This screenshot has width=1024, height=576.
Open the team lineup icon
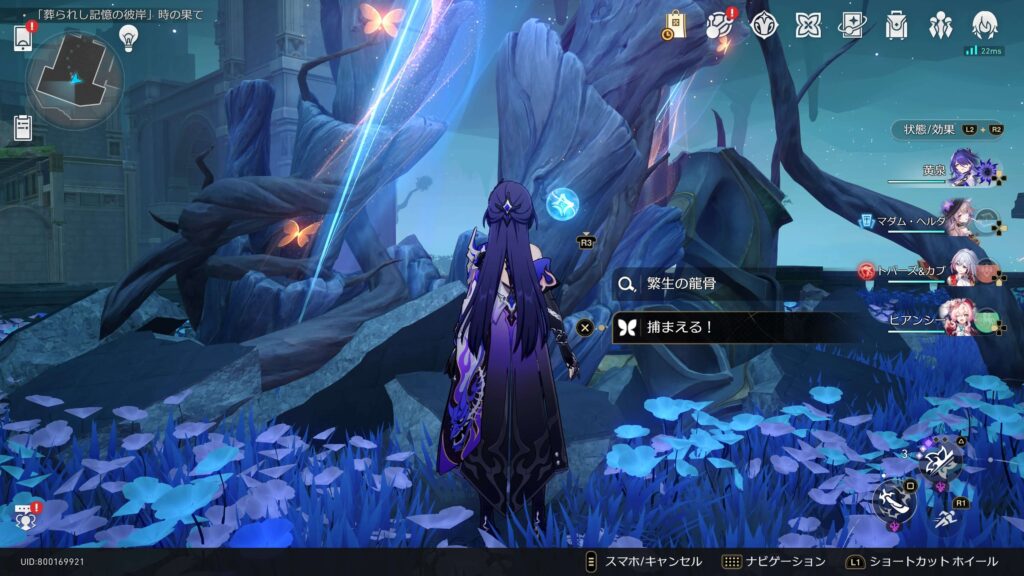tap(940, 26)
